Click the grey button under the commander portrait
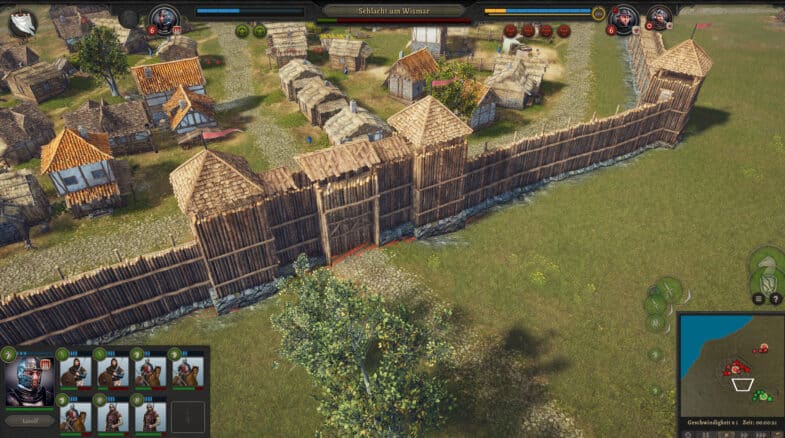This screenshot has width=785, height=438. tap(29, 420)
